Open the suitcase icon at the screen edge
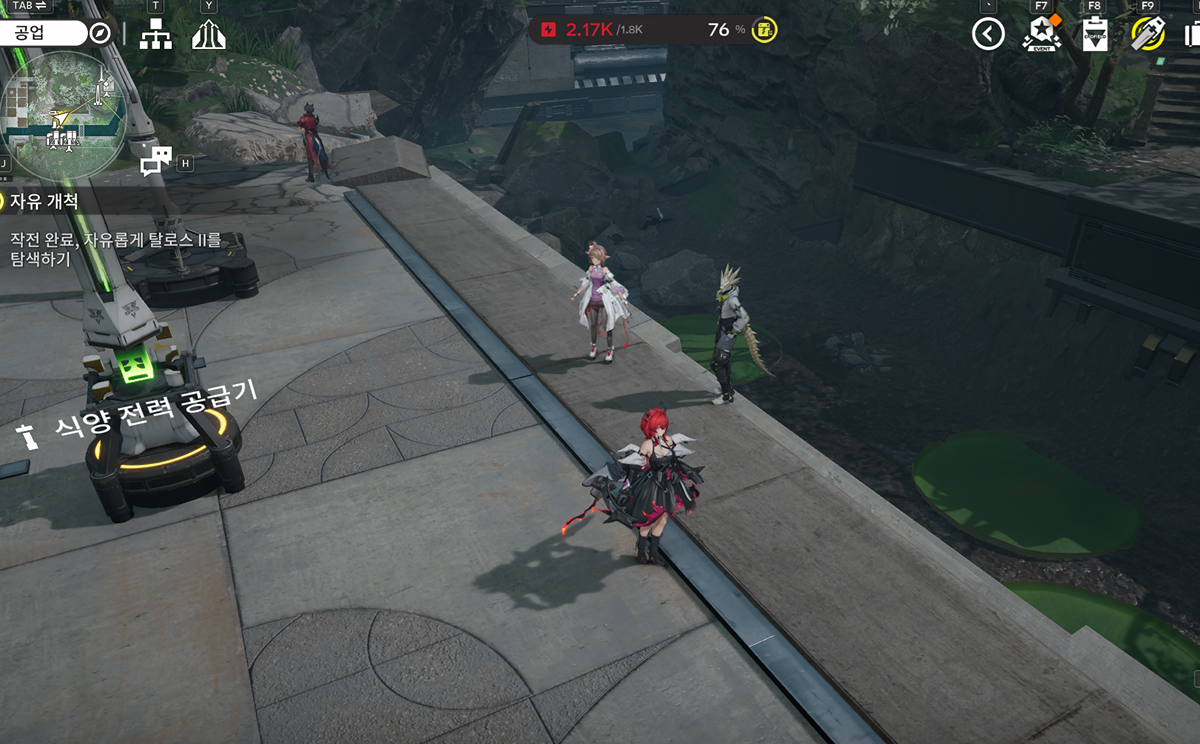 coord(1193,34)
